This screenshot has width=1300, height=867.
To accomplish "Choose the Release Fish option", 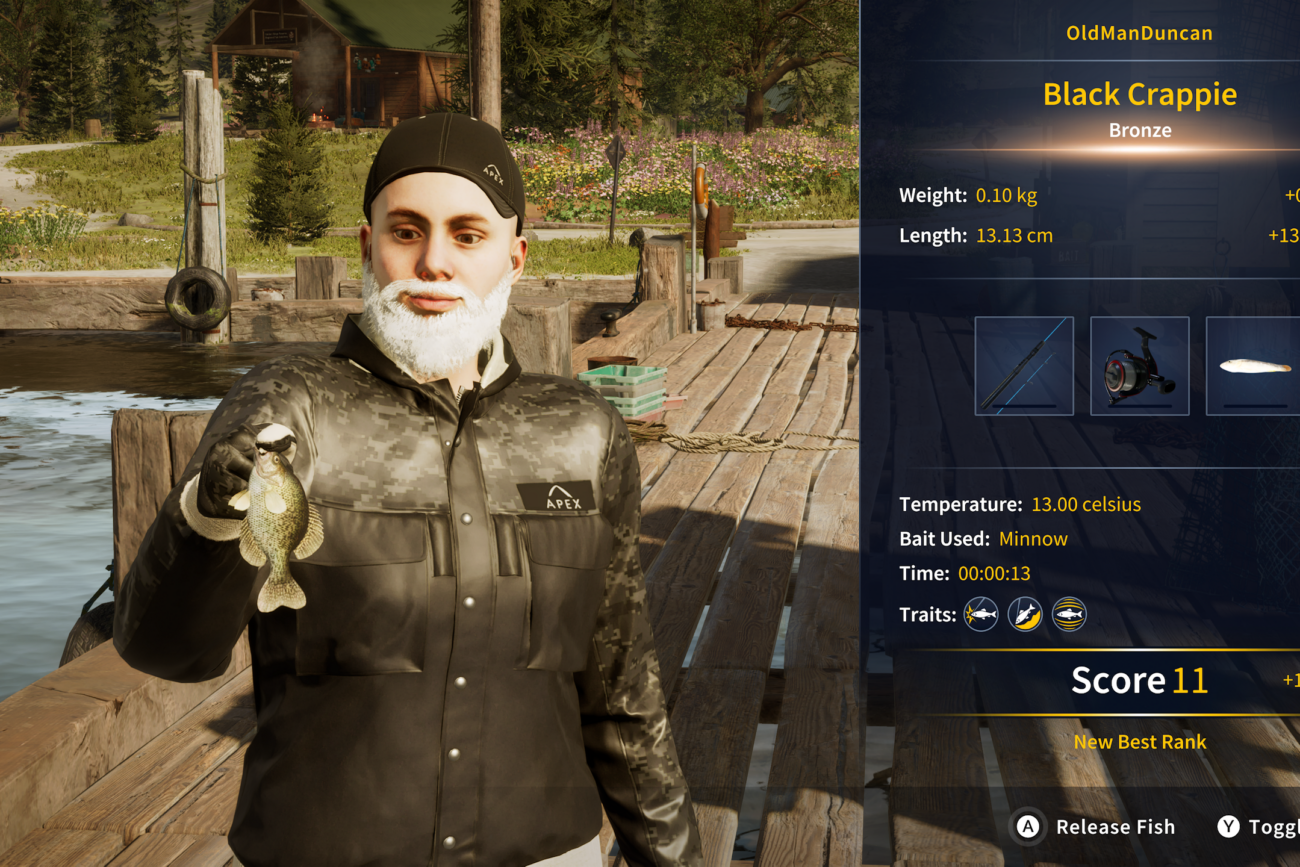I will 1096,827.
